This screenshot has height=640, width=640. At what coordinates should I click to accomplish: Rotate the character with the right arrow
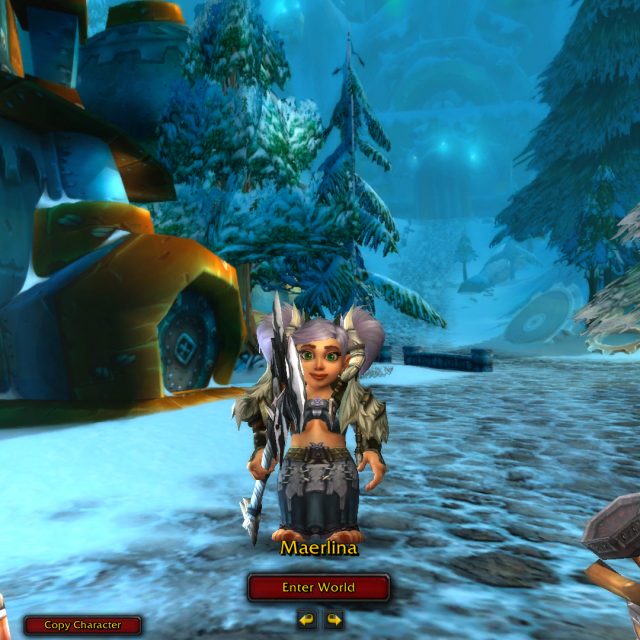[333, 619]
